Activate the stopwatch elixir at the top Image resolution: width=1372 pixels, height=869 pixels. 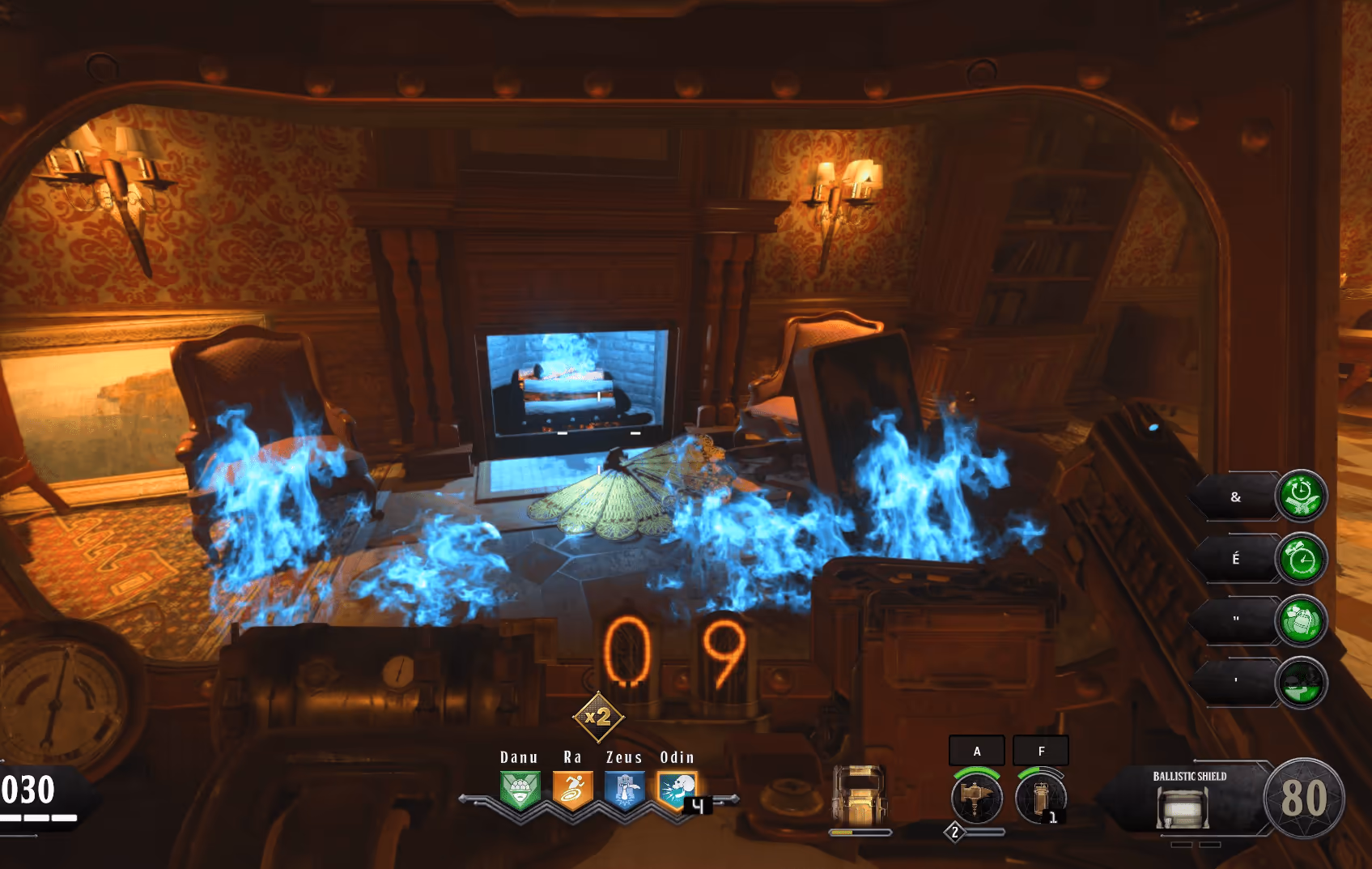1301,496
